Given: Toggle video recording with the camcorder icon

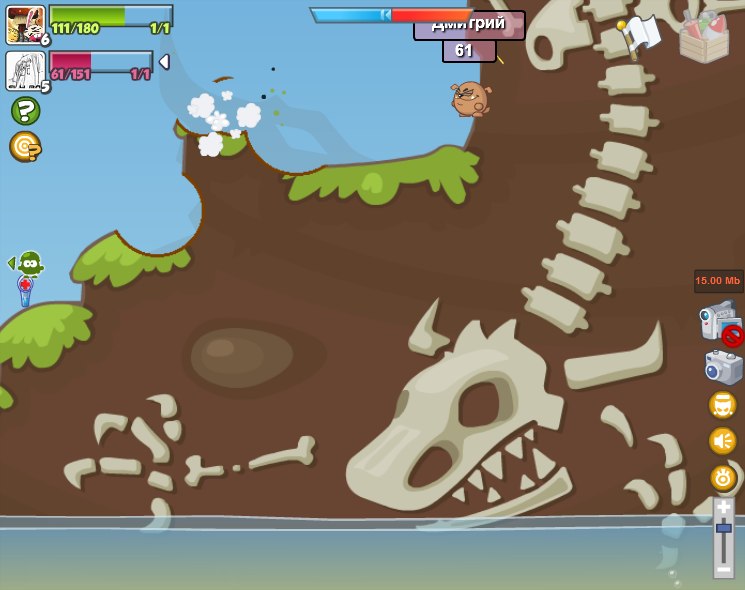Looking at the screenshot, I should point(720,323).
